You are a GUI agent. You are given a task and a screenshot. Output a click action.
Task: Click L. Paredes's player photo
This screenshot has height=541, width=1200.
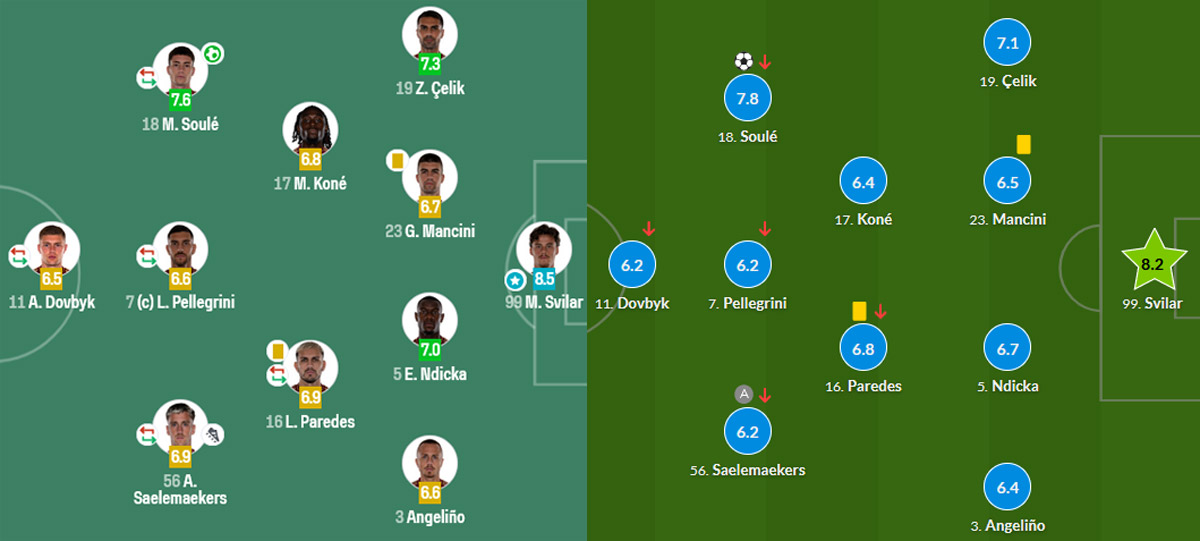pyautogui.click(x=310, y=367)
